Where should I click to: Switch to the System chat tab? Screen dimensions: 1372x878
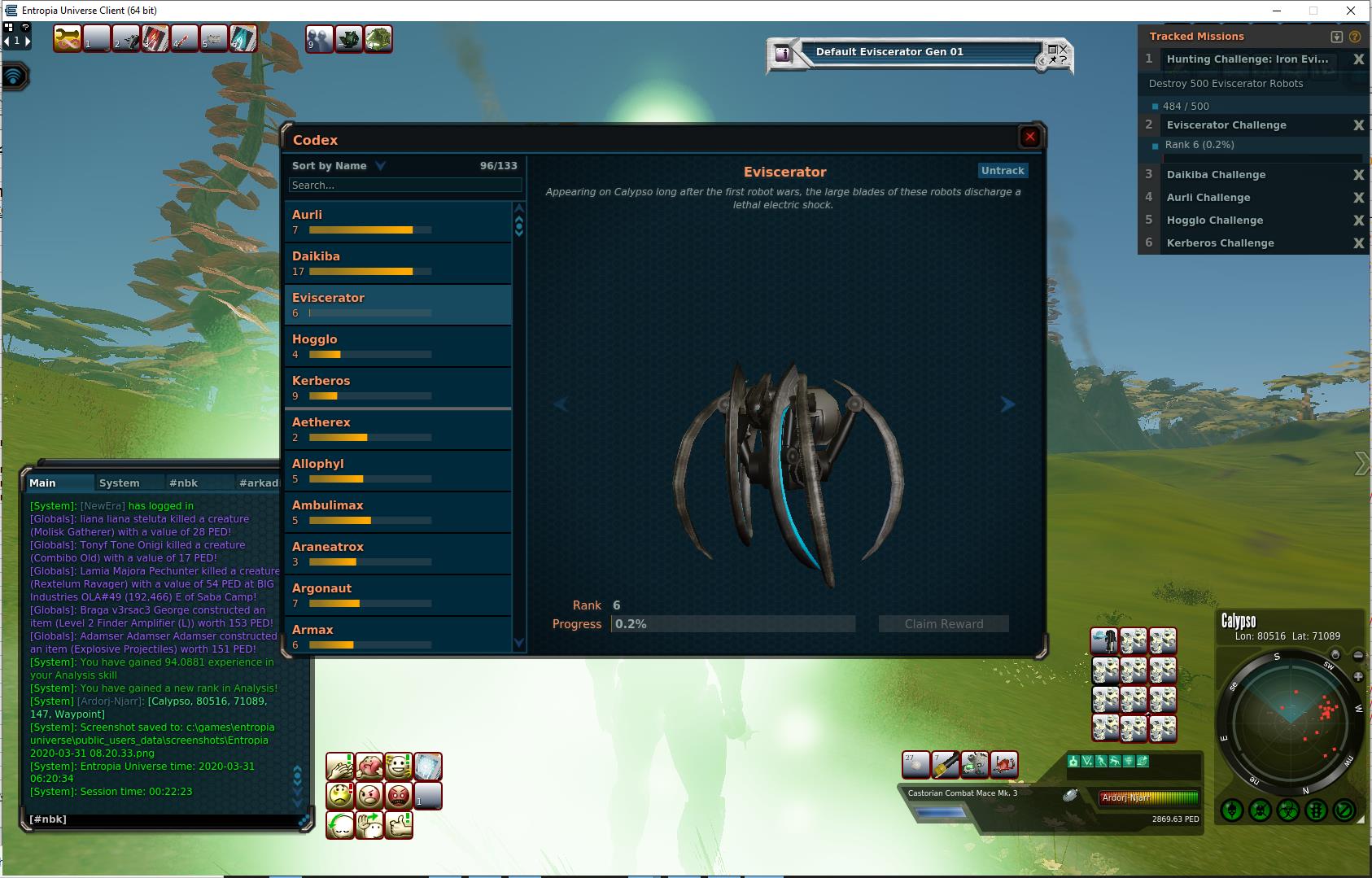(x=119, y=483)
